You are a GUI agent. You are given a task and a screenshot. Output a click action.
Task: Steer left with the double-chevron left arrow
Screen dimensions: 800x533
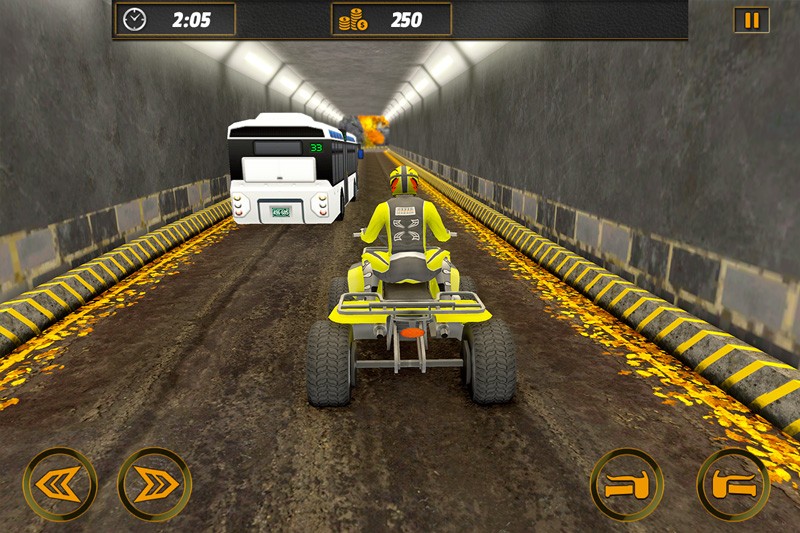60,484
